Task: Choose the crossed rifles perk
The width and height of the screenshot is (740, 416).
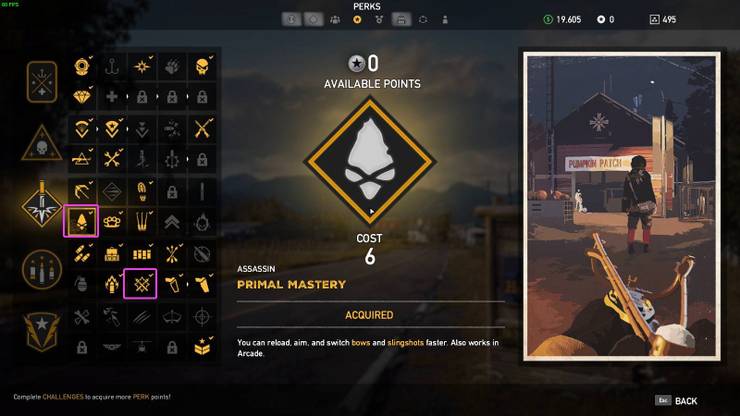Action: click(x=202, y=128)
